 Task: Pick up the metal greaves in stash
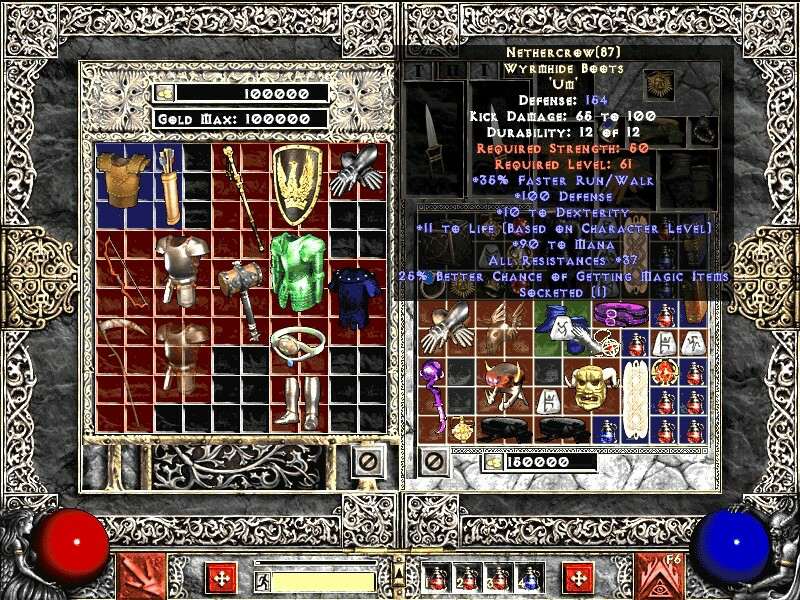tap(297, 401)
